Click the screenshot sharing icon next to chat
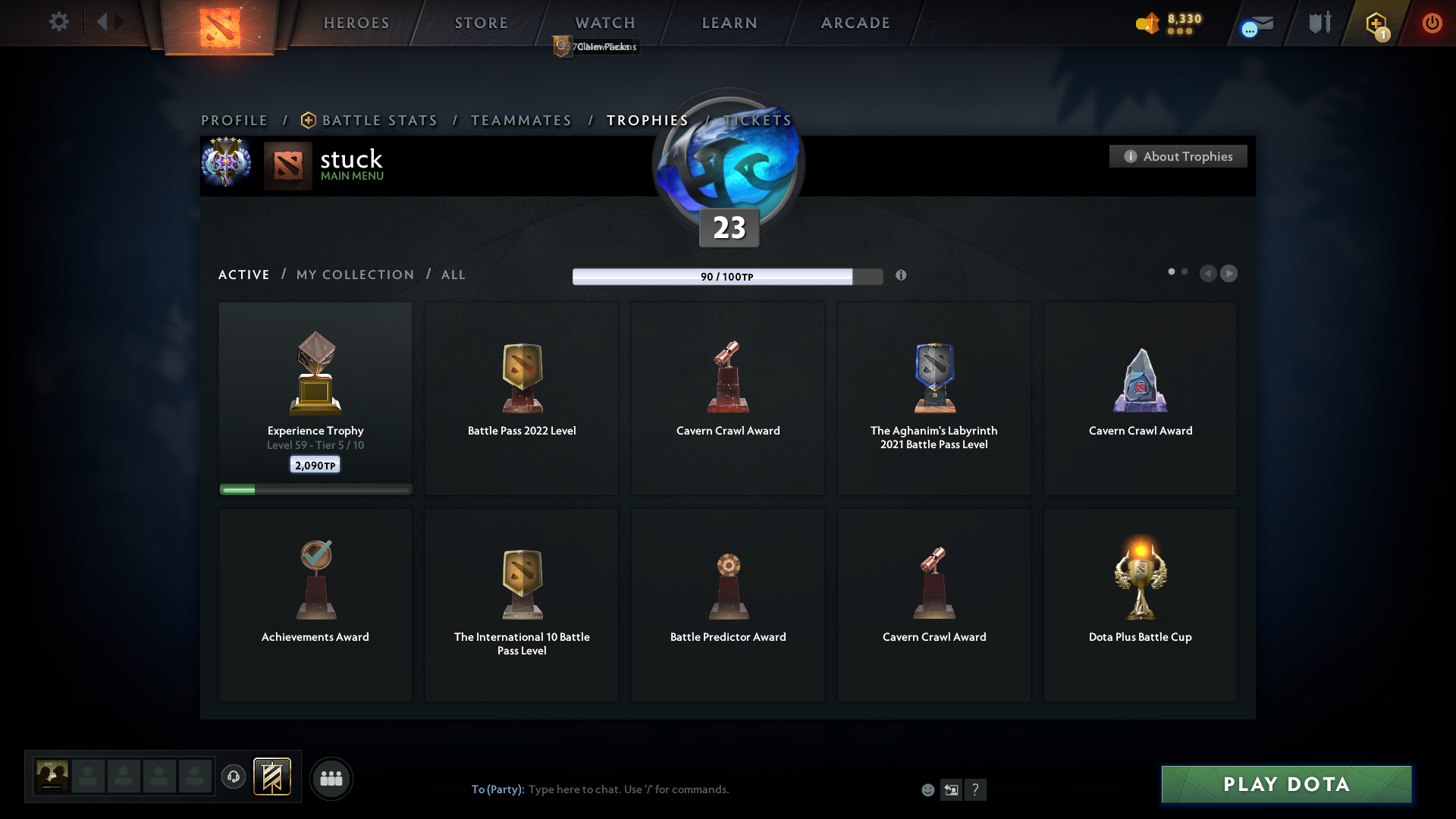1456x819 pixels. [952, 789]
